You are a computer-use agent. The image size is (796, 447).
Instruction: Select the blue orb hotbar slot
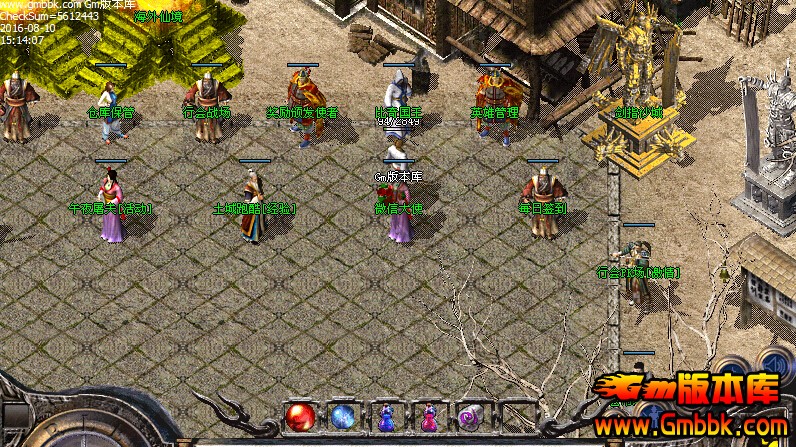point(343,416)
